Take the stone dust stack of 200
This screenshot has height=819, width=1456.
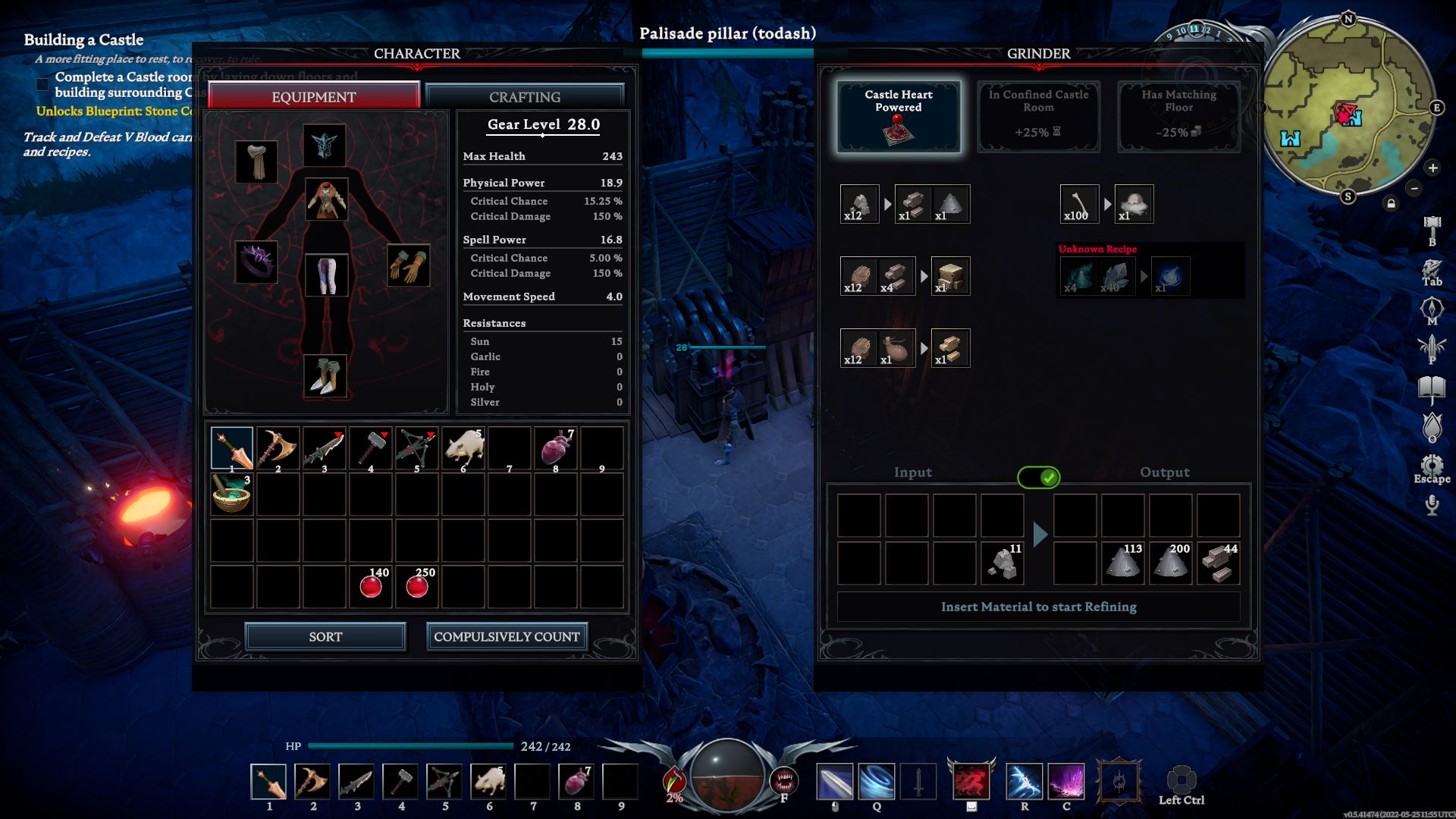[x=1171, y=563]
